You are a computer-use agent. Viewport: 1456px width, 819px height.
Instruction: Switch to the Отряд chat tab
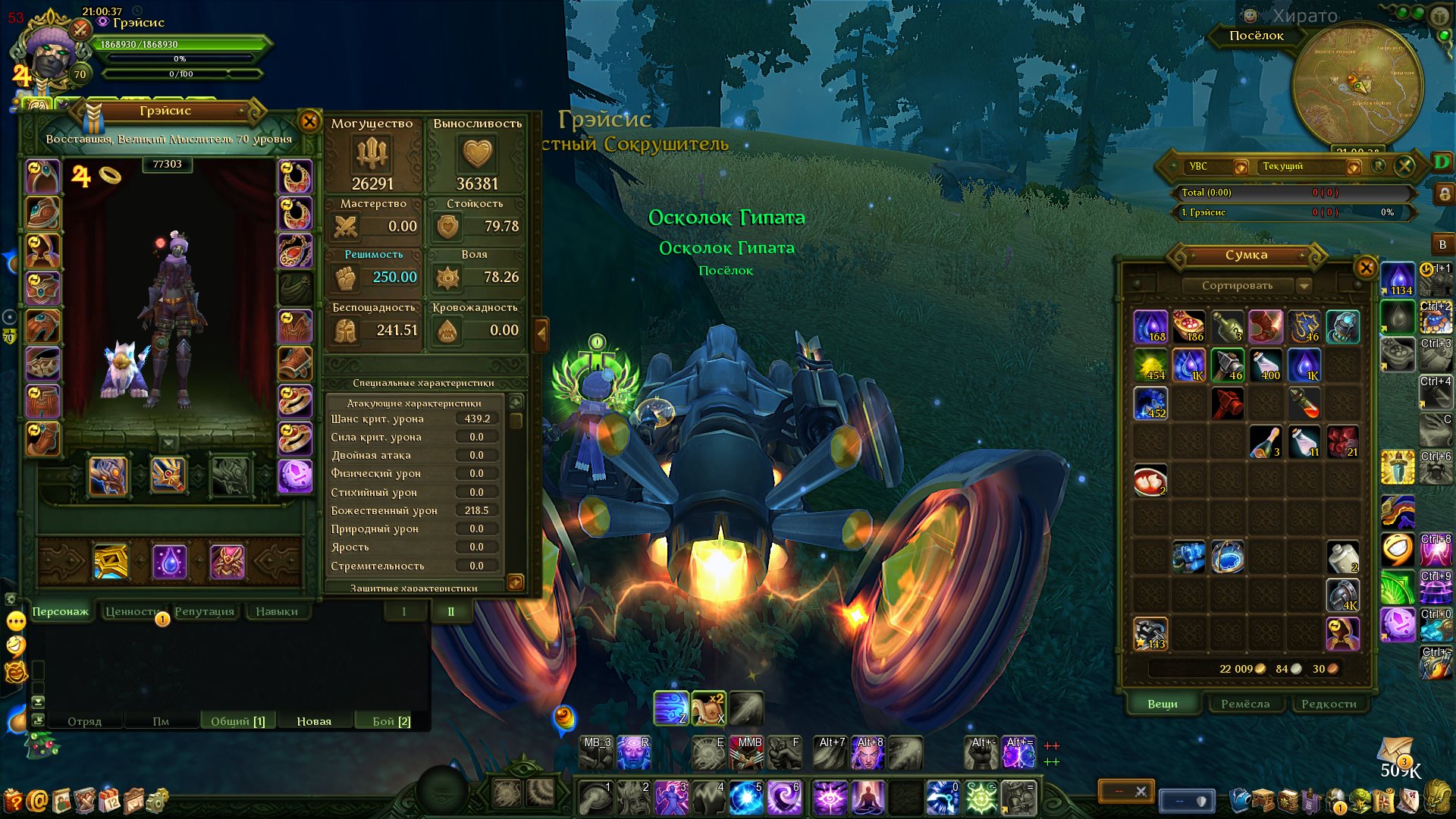(x=84, y=721)
